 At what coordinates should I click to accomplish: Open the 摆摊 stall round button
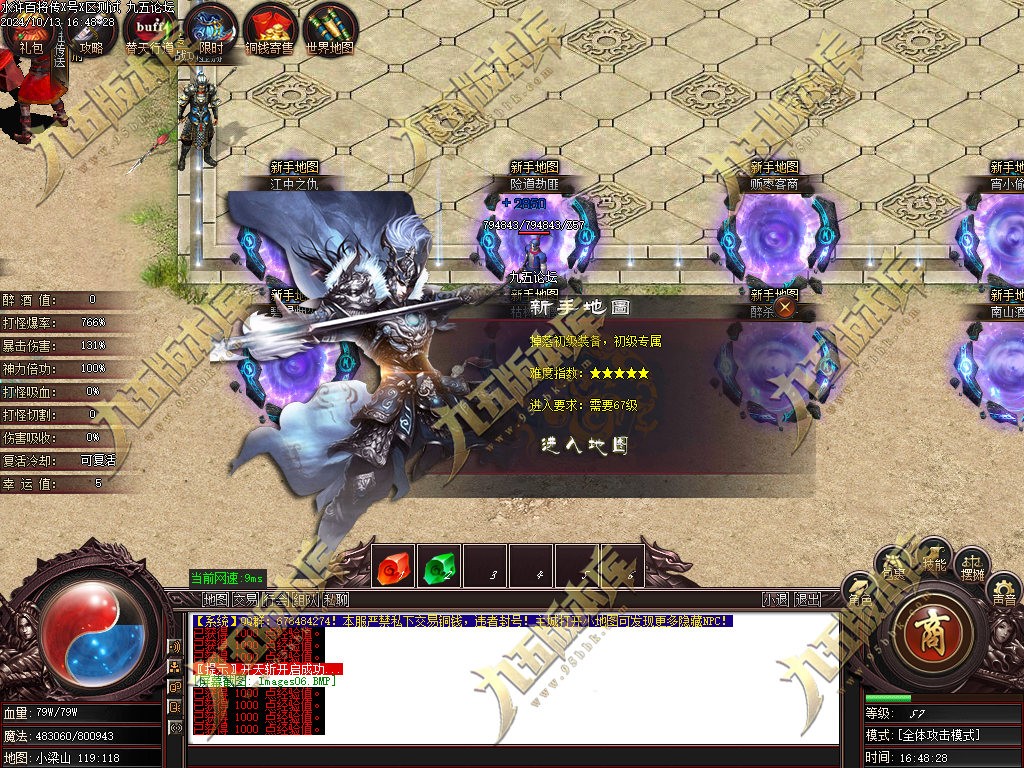point(972,566)
